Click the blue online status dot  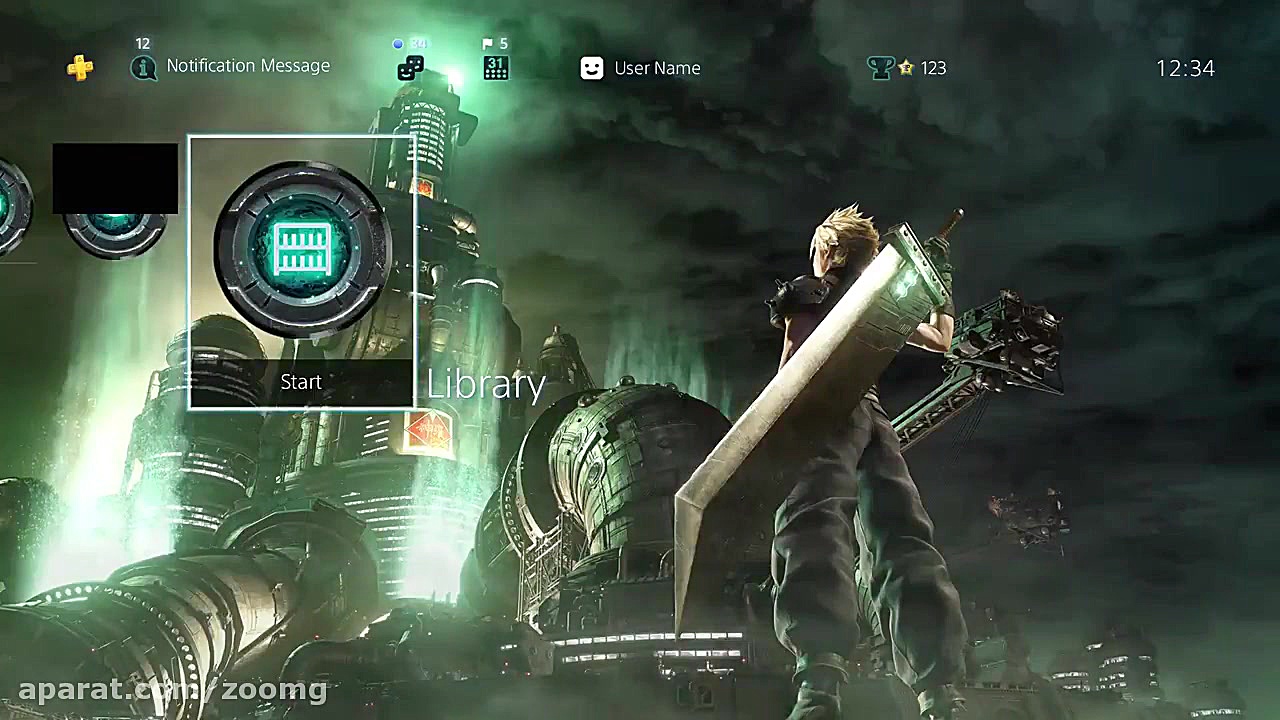[x=398, y=44]
